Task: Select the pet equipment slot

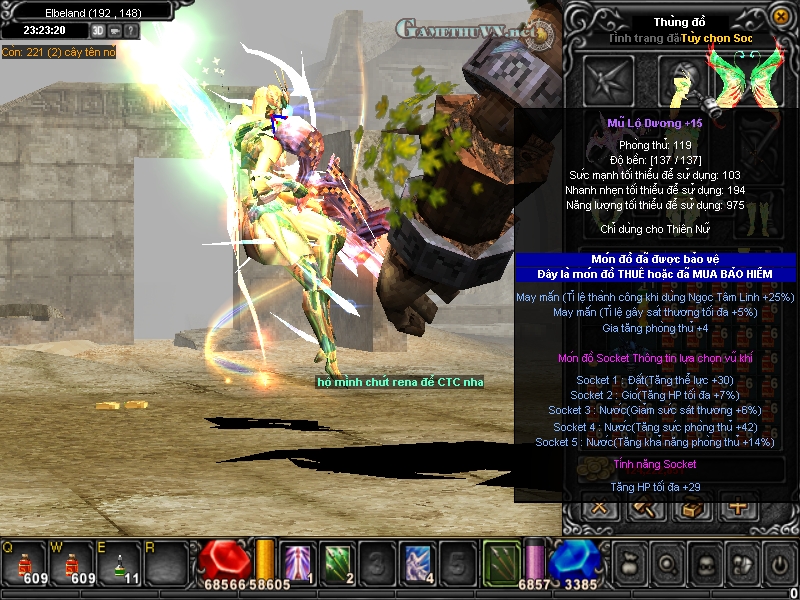Action: [x=609, y=79]
